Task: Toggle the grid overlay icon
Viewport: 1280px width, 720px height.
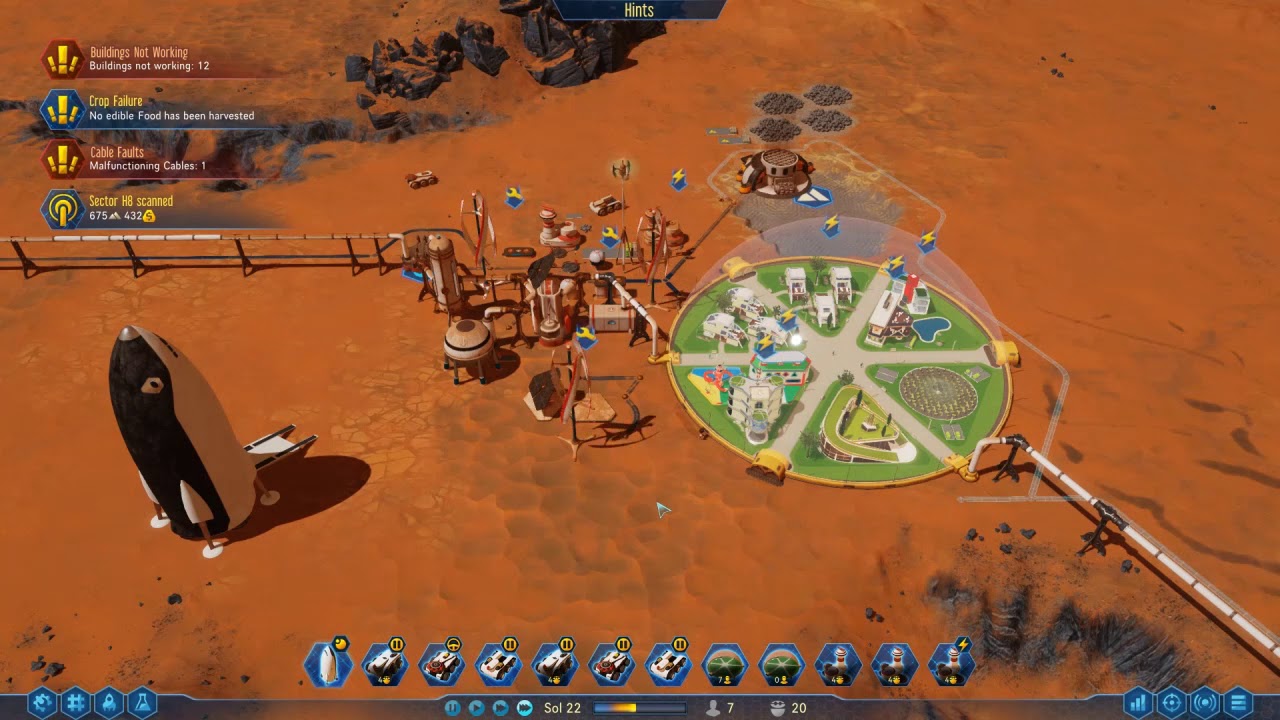Action: 76,703
